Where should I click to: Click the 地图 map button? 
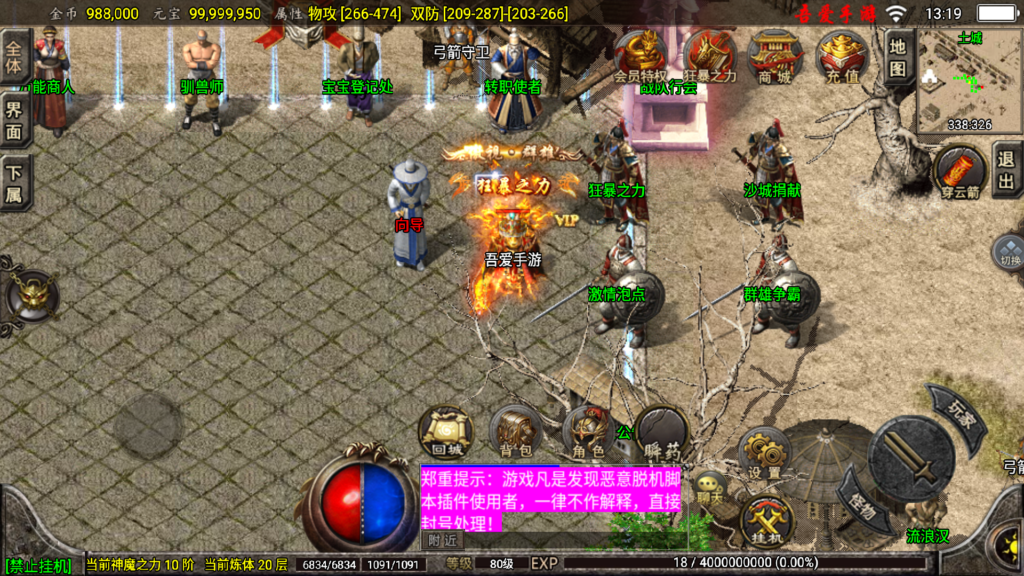click(x=897, y=58)
